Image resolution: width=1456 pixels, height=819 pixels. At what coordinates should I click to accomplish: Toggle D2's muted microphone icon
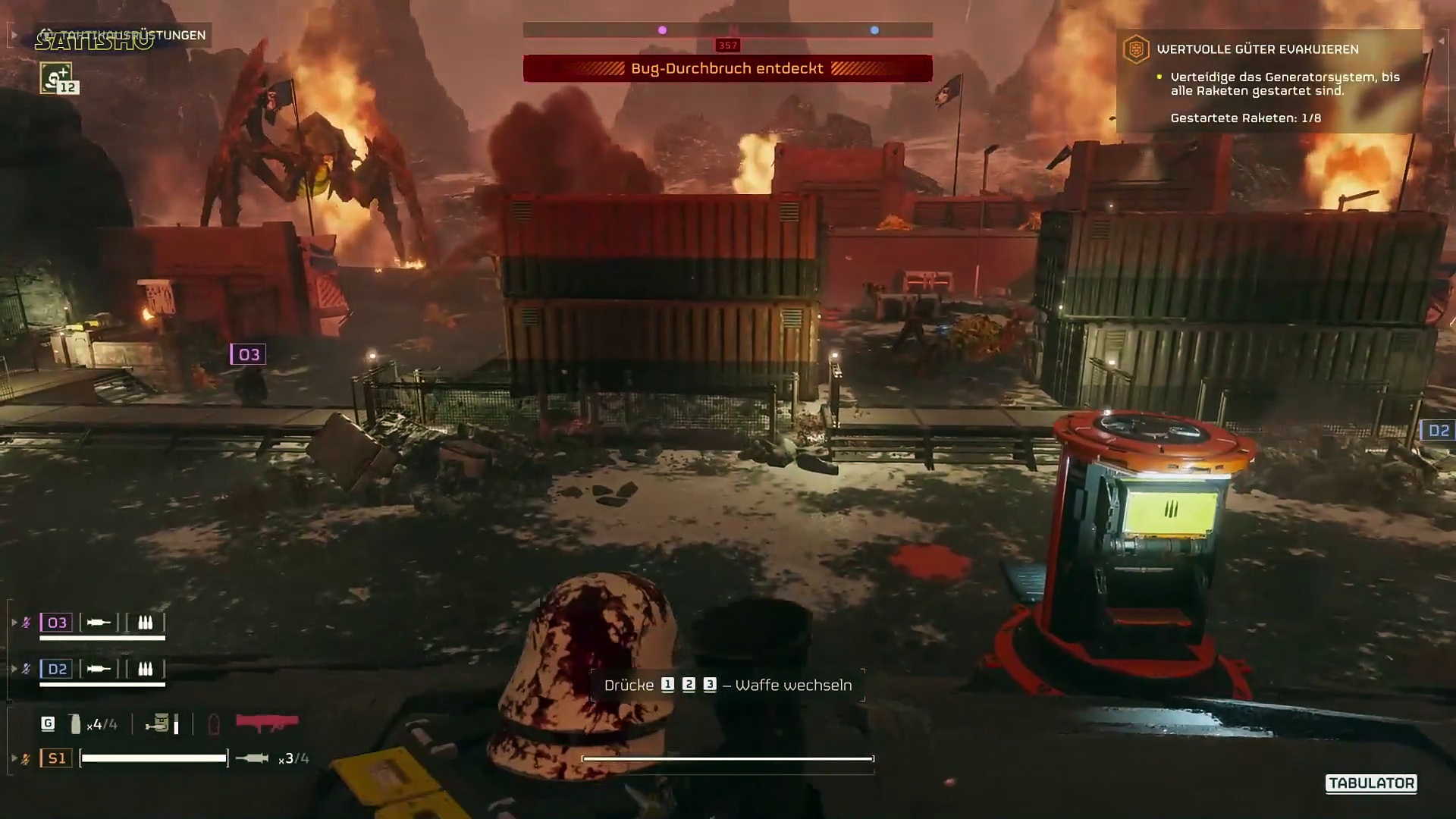pyautogui.click(x=27, y=669)
